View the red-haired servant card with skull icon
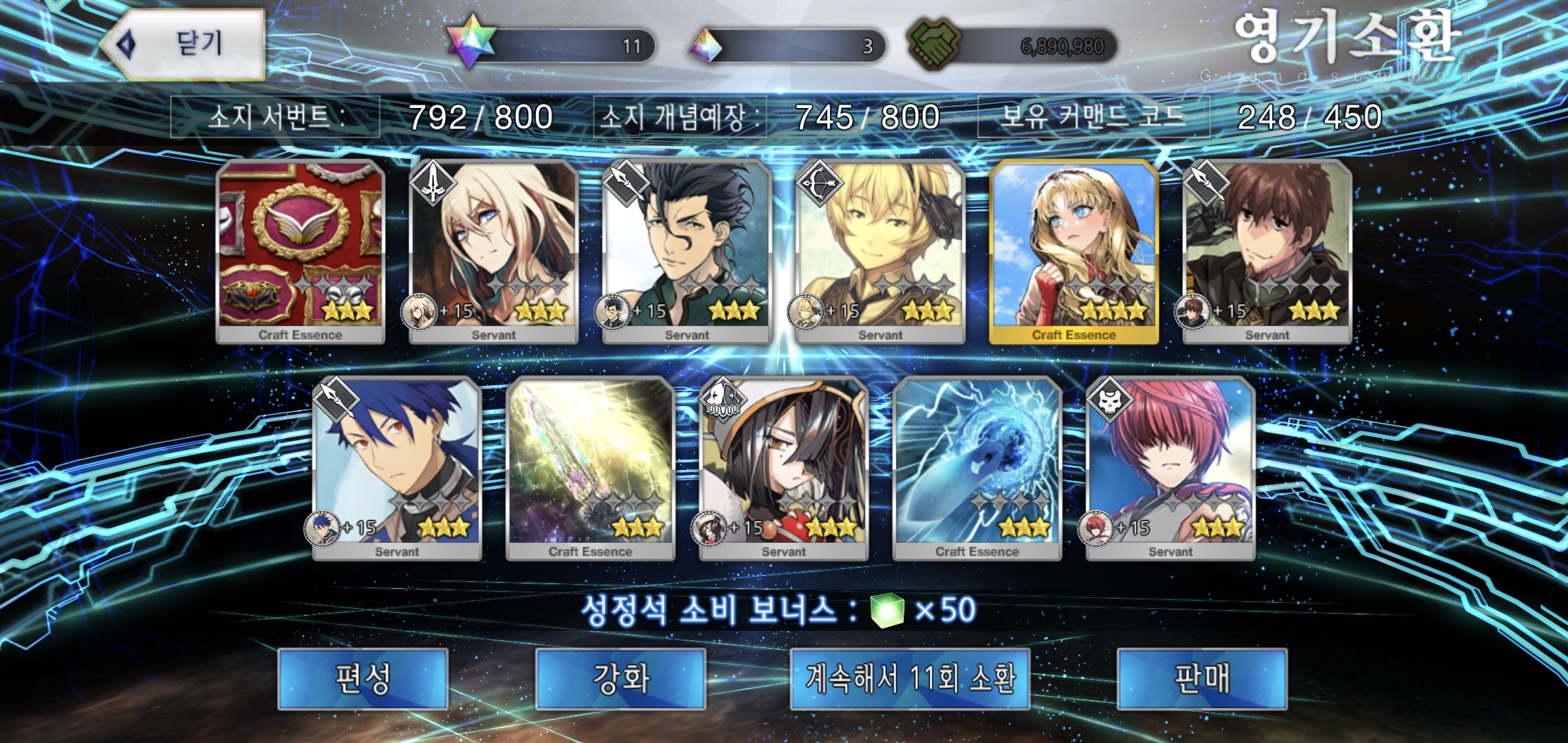Image resolution: width=1568 pixels, height=743 pixels. click(1170, 468)
